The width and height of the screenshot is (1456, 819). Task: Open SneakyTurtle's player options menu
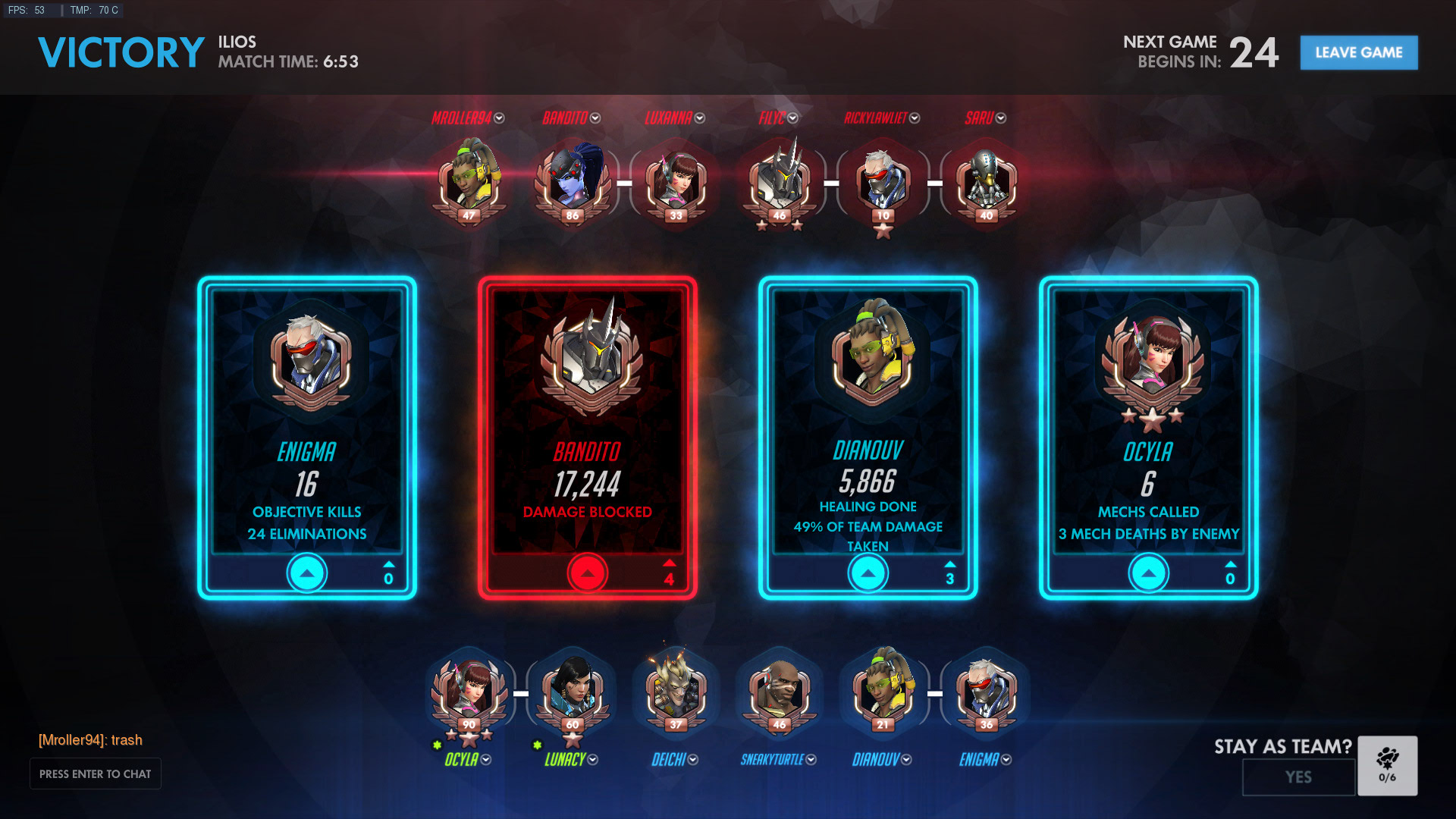pos(811,760)
